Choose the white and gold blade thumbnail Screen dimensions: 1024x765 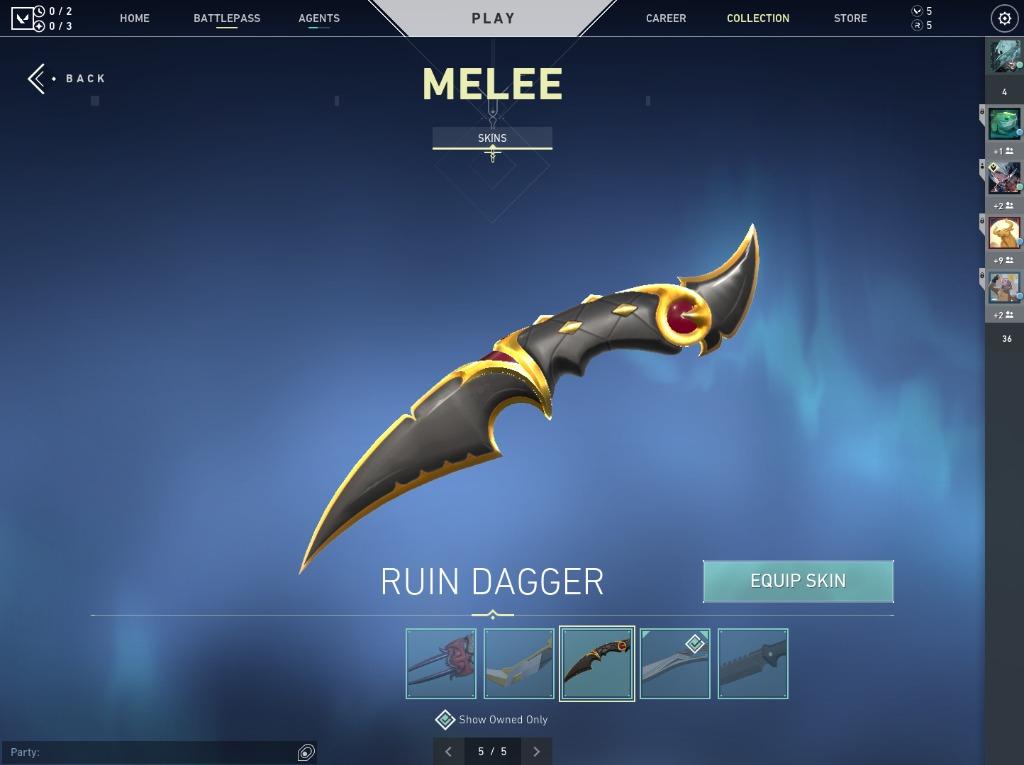click(519, 663)
